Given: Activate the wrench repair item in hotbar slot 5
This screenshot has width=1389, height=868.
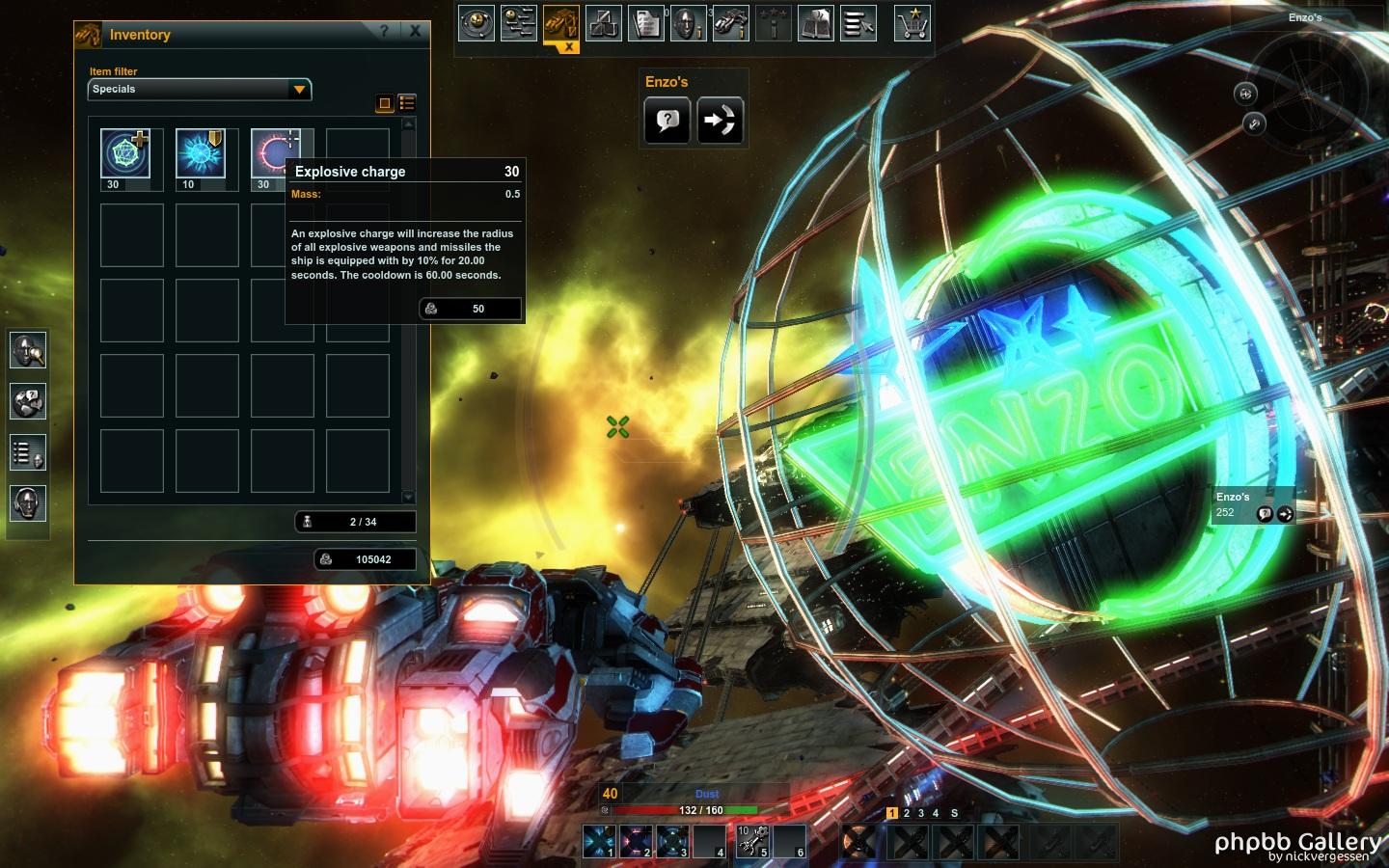Looking at the screenshot, I should [752, 841].
